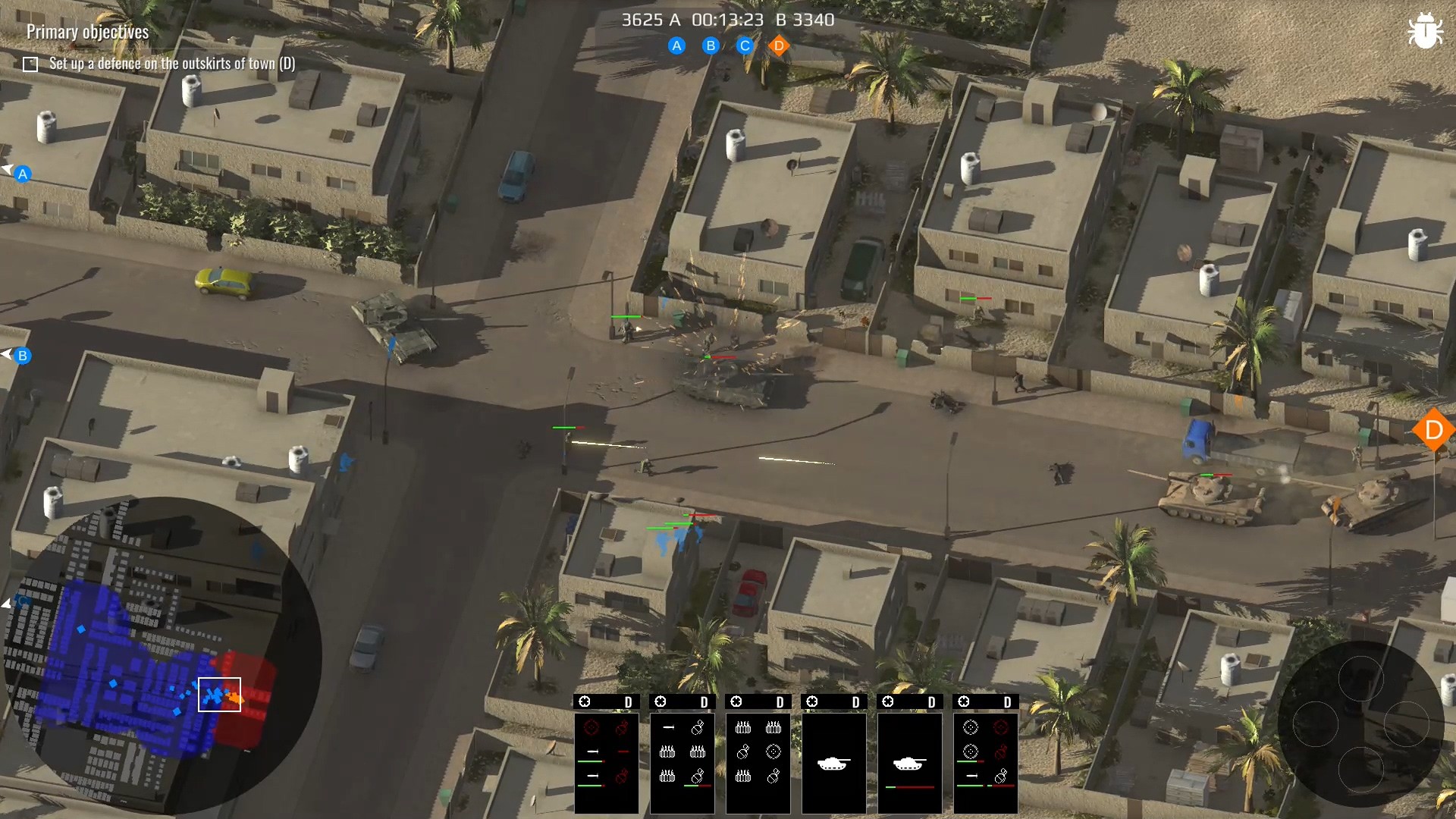Click the Primary objectives header
This screenshot has width=1456, height=819.
pyautogui.click(x=86, y=32)
